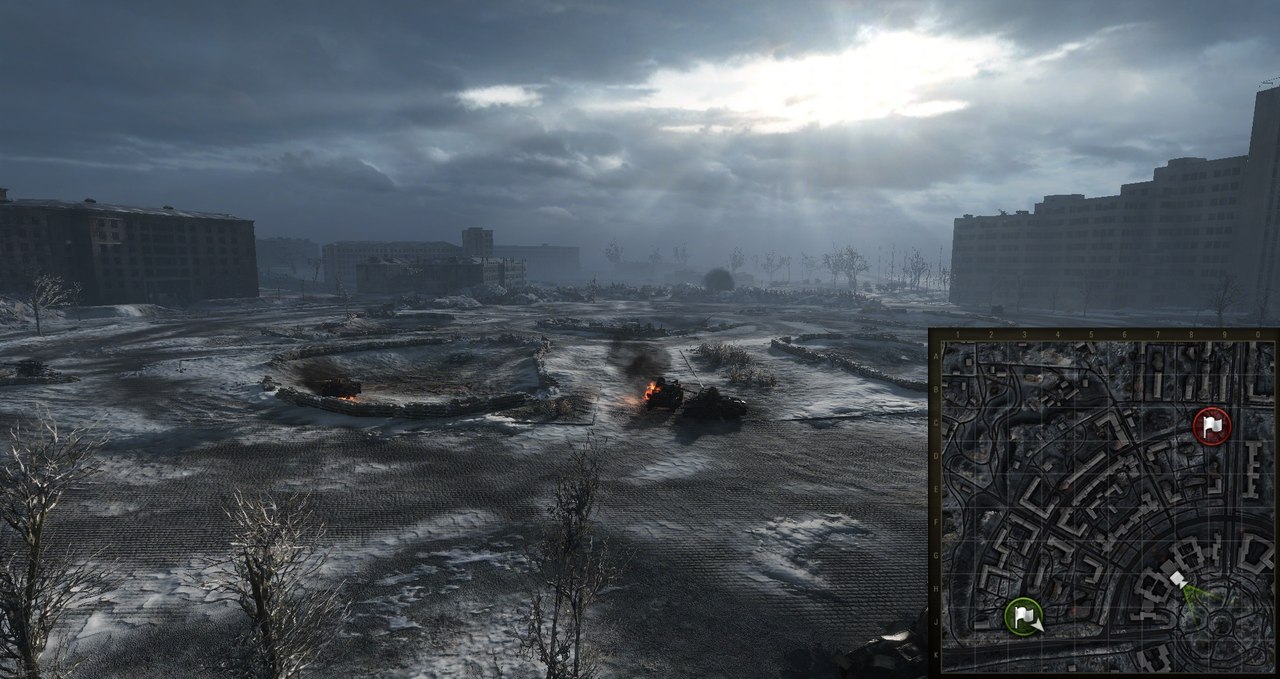
Task: Click the red enemy base flag on minimap
Action: tap(1212, 427)
